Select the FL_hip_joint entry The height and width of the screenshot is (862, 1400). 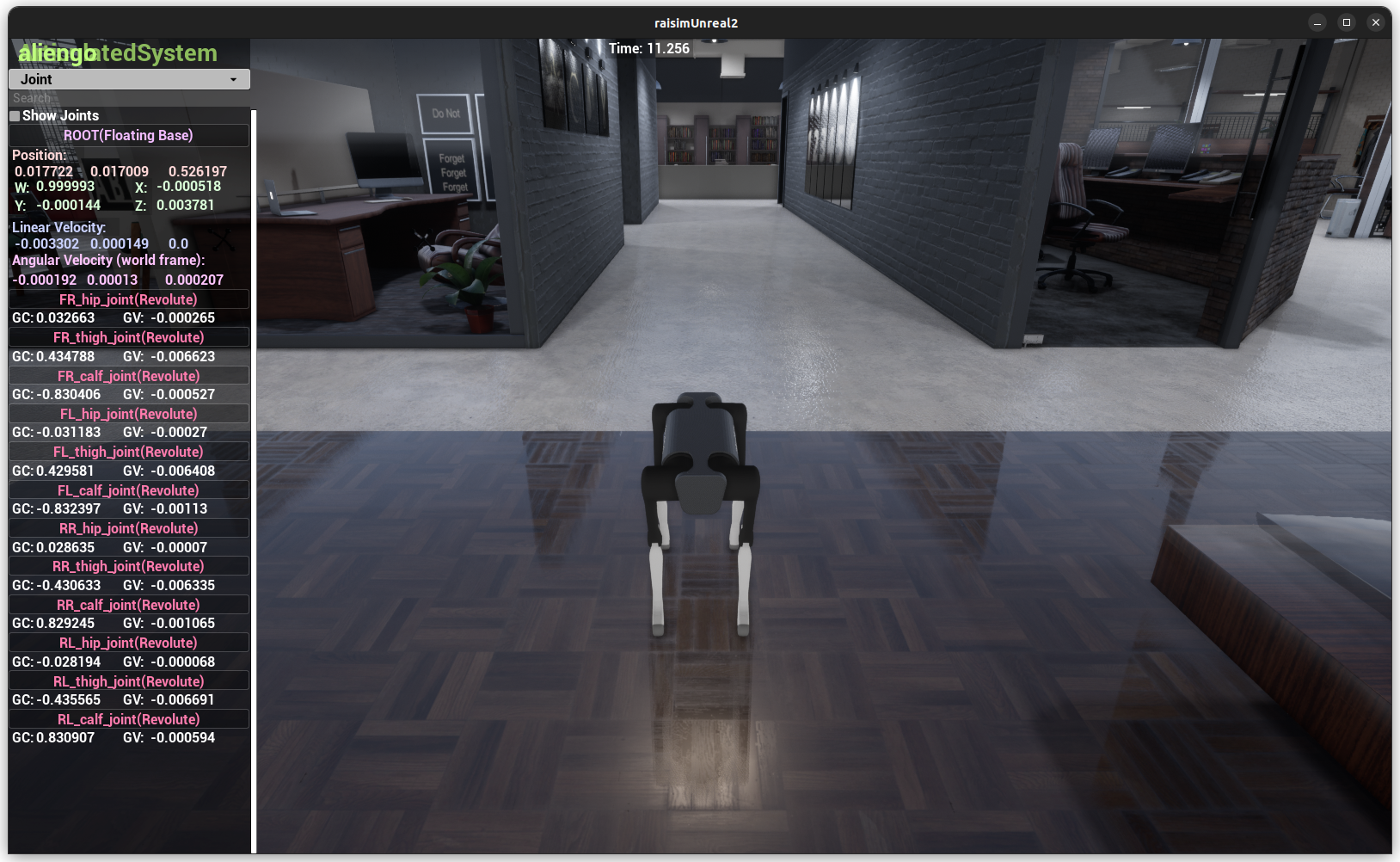[x=128, y=413]
